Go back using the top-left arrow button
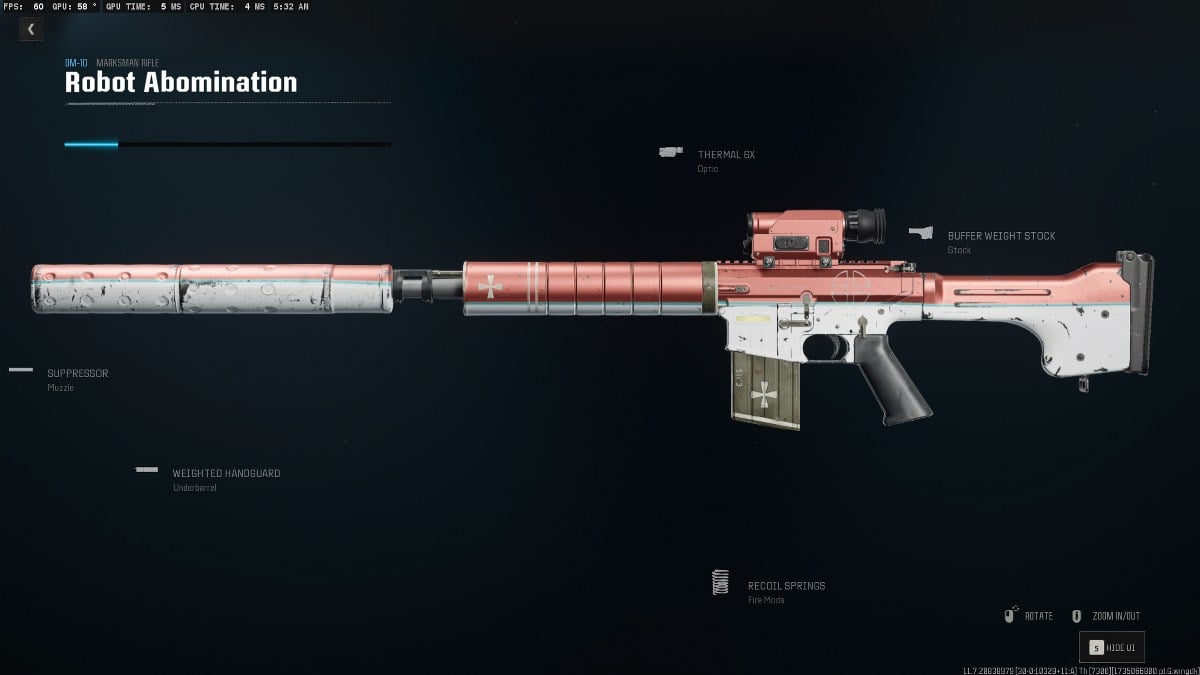The height and width of the screenshot is (675, 1200). click(x=31, y=29)
